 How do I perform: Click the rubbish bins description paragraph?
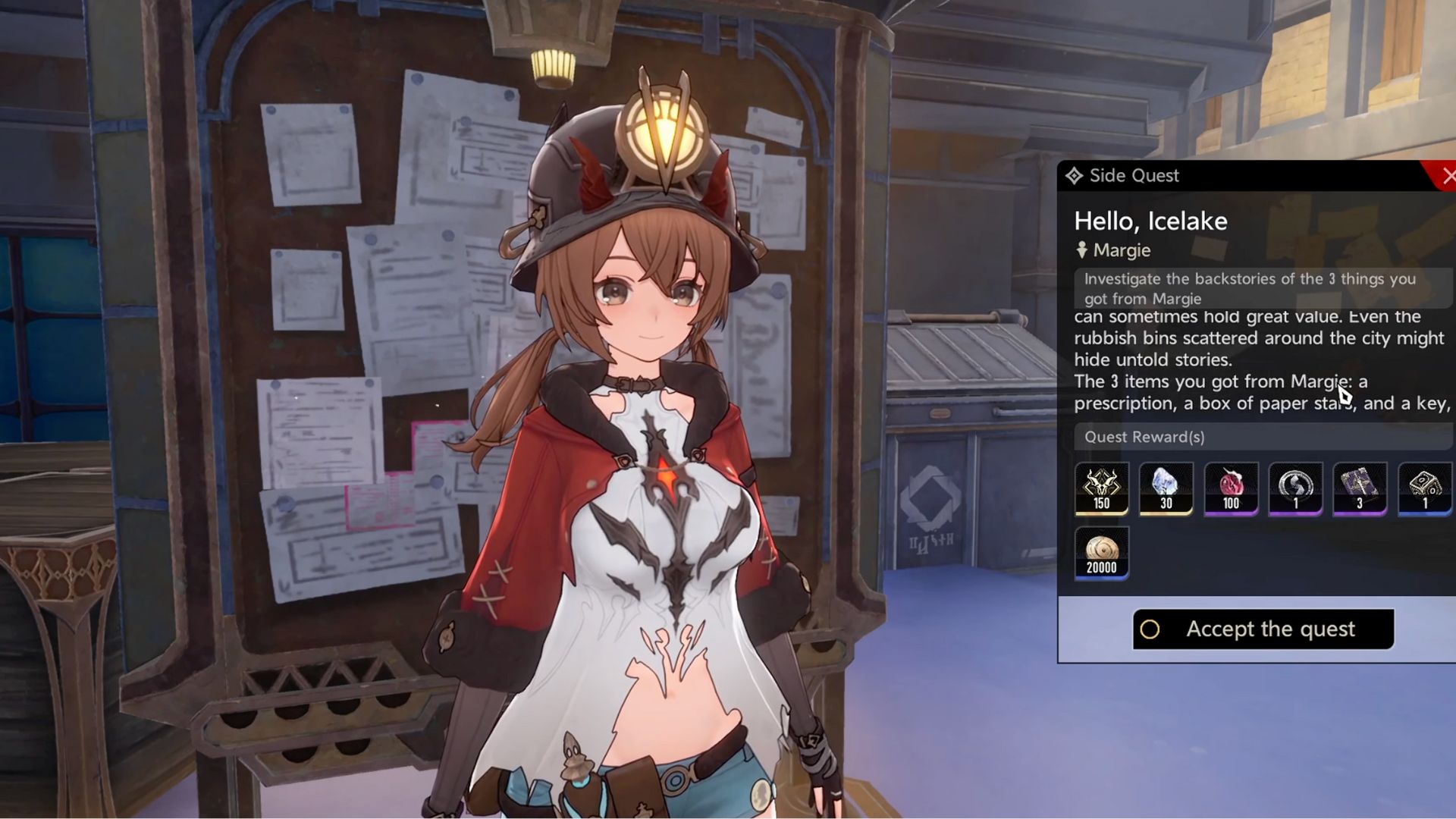[x=1259, y=338]
